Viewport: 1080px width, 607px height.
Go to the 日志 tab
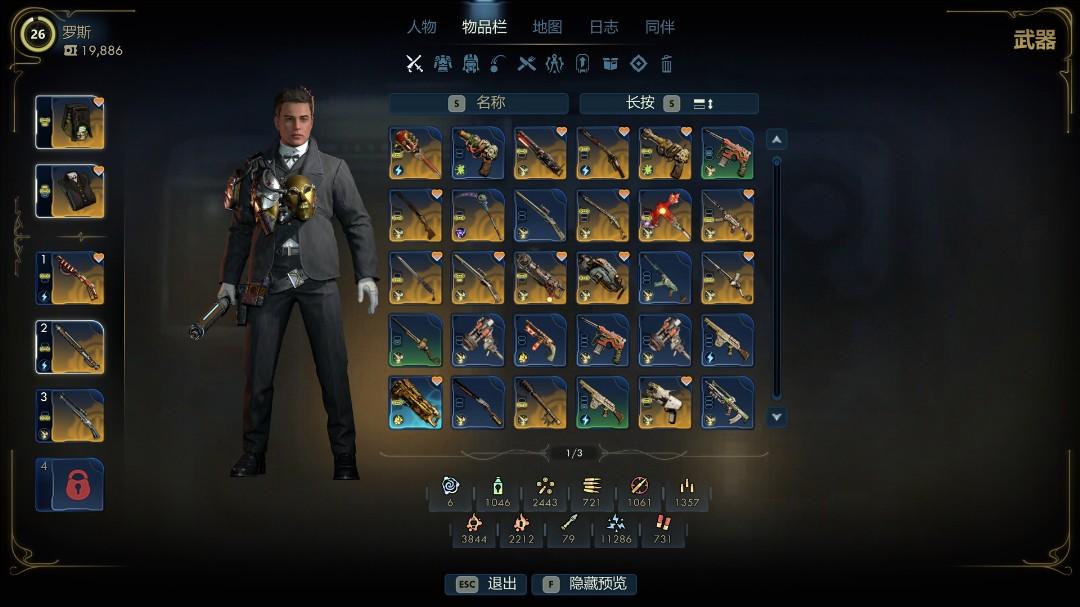[603, 27]
